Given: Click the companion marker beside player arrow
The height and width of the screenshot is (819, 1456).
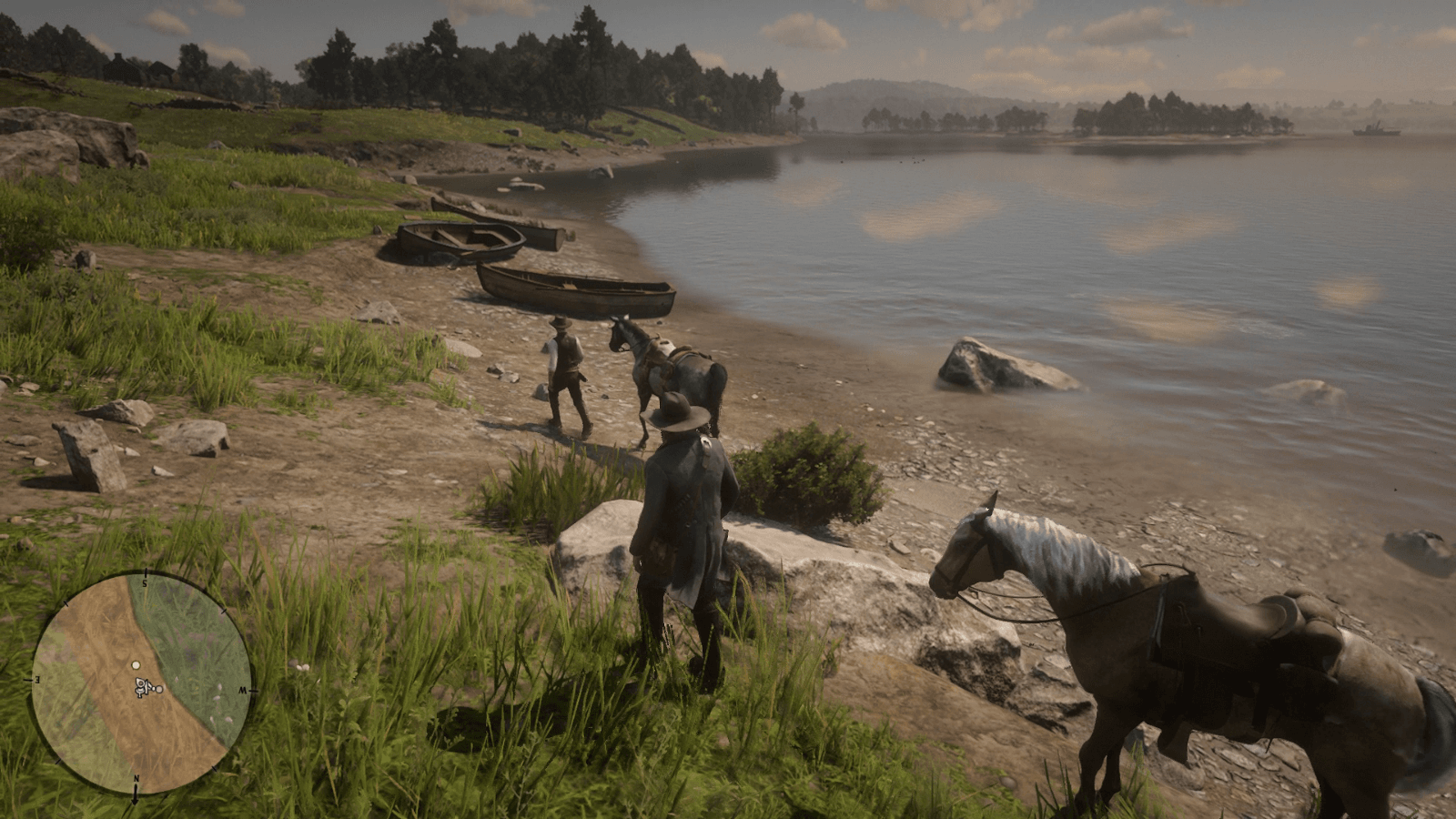Looking at the screenshot, I should pos(159,689).
